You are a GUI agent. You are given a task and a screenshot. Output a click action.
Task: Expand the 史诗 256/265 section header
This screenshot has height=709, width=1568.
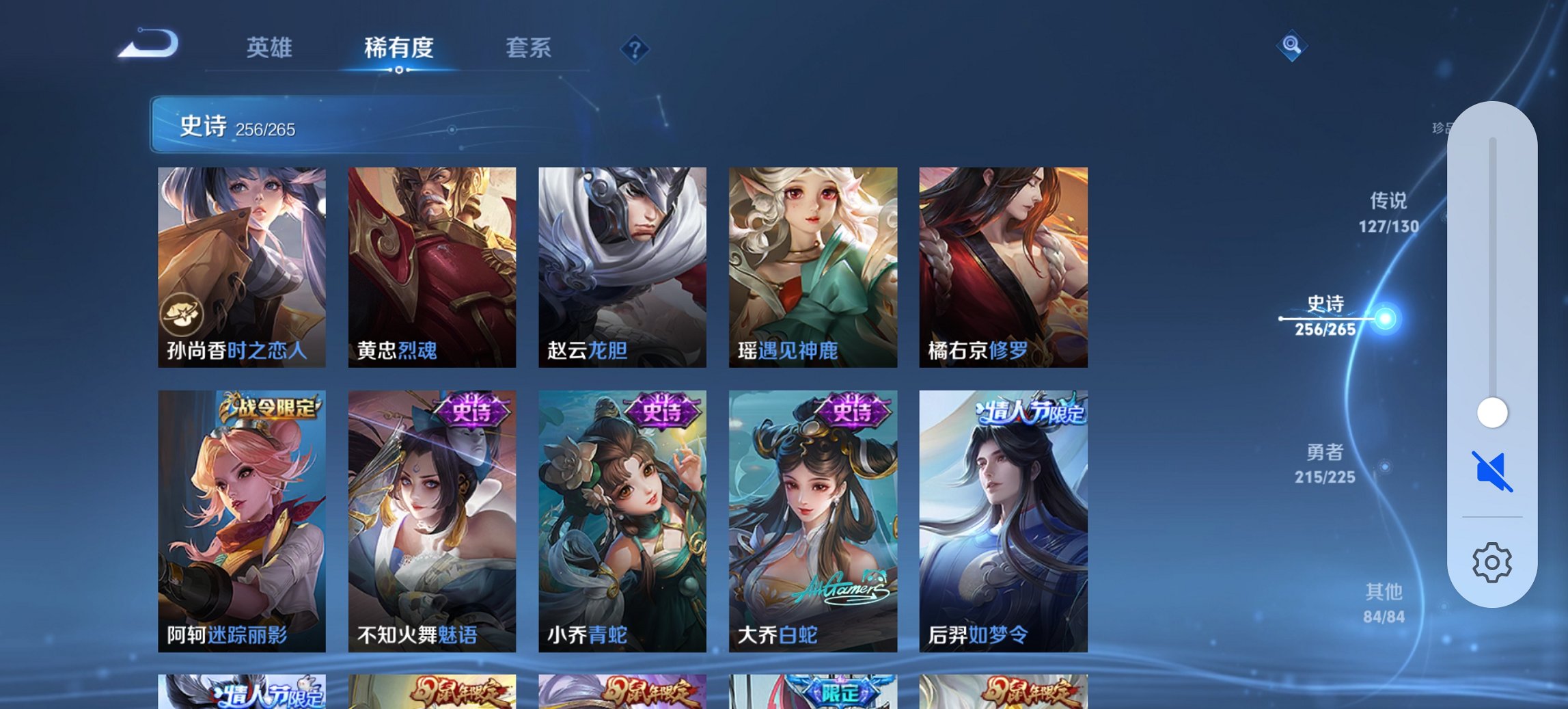[x=287, y=126]
